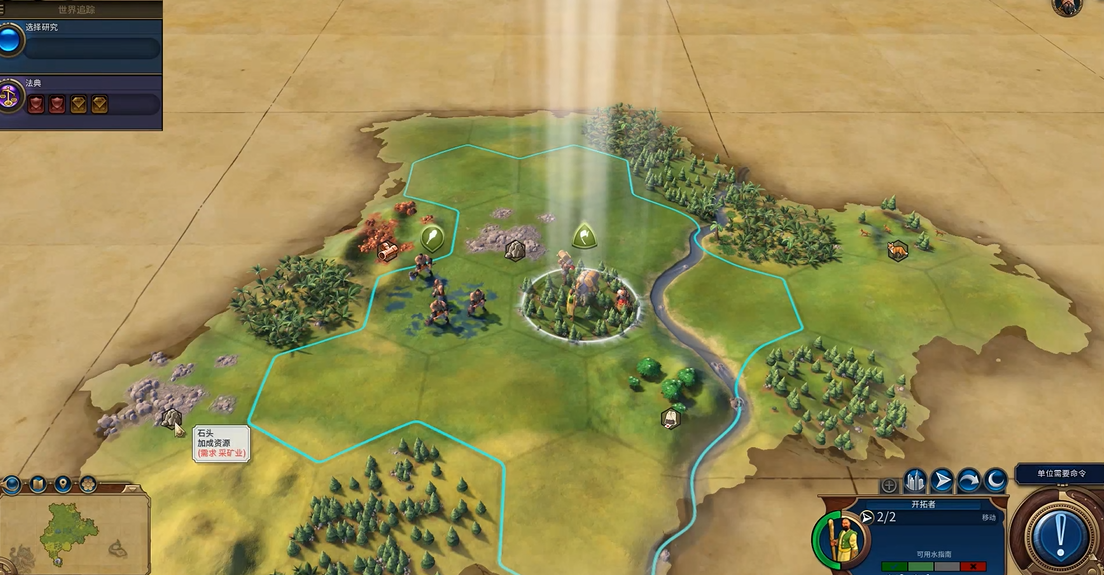Toggle the hex flower button above the minimap

point(88,485)
